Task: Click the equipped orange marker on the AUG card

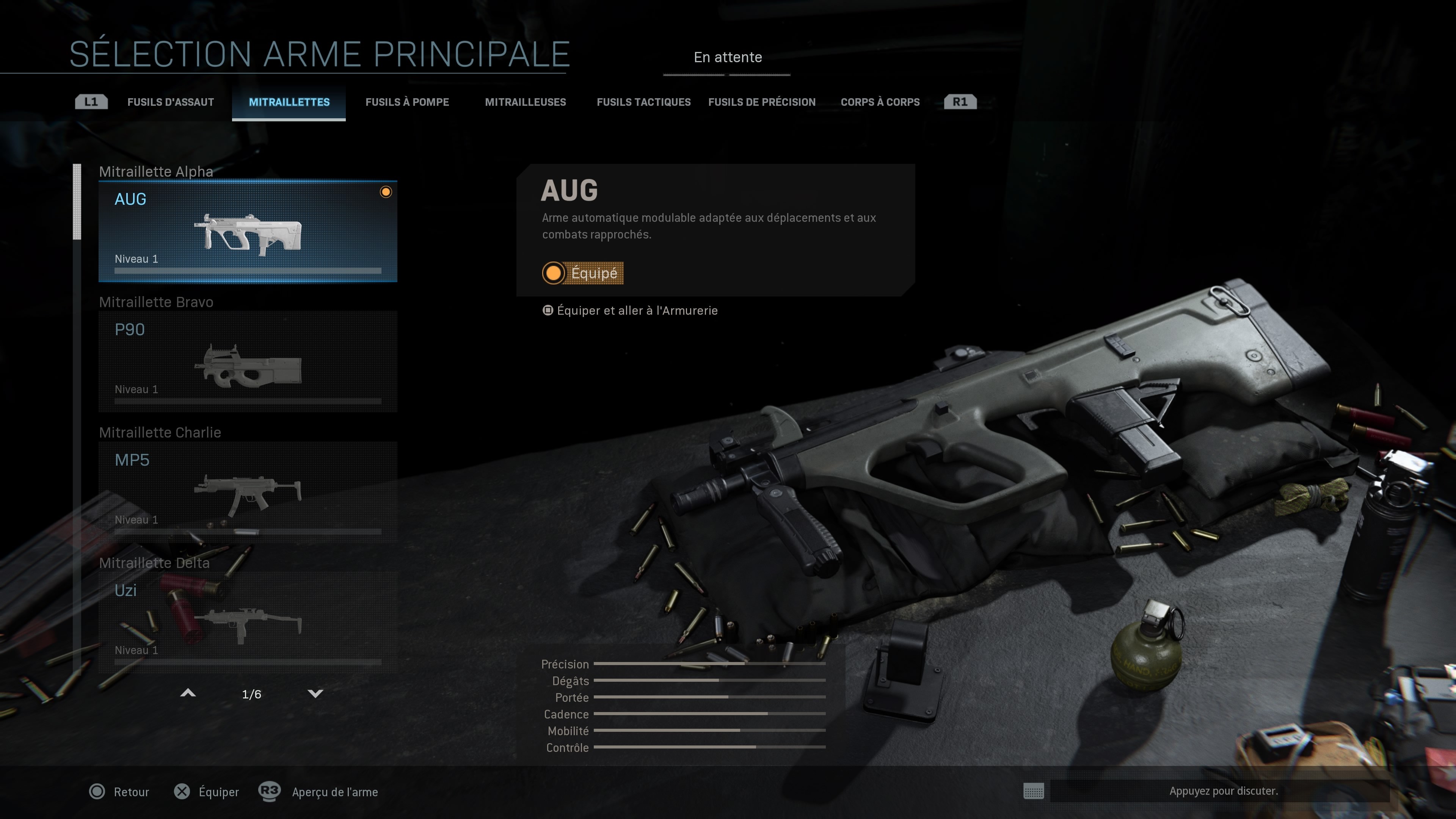Action: pyautogui.click(x=387, y=192)
